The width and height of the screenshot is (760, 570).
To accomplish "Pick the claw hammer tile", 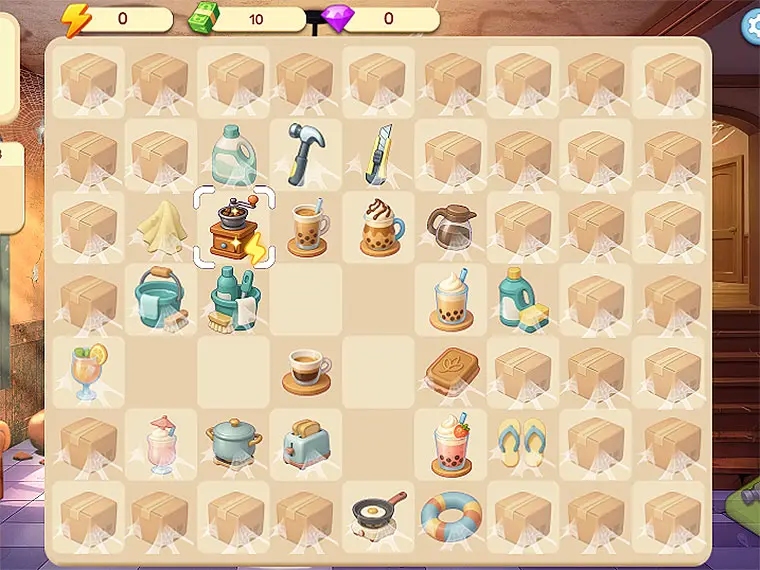I will click(x=305, y=154).
